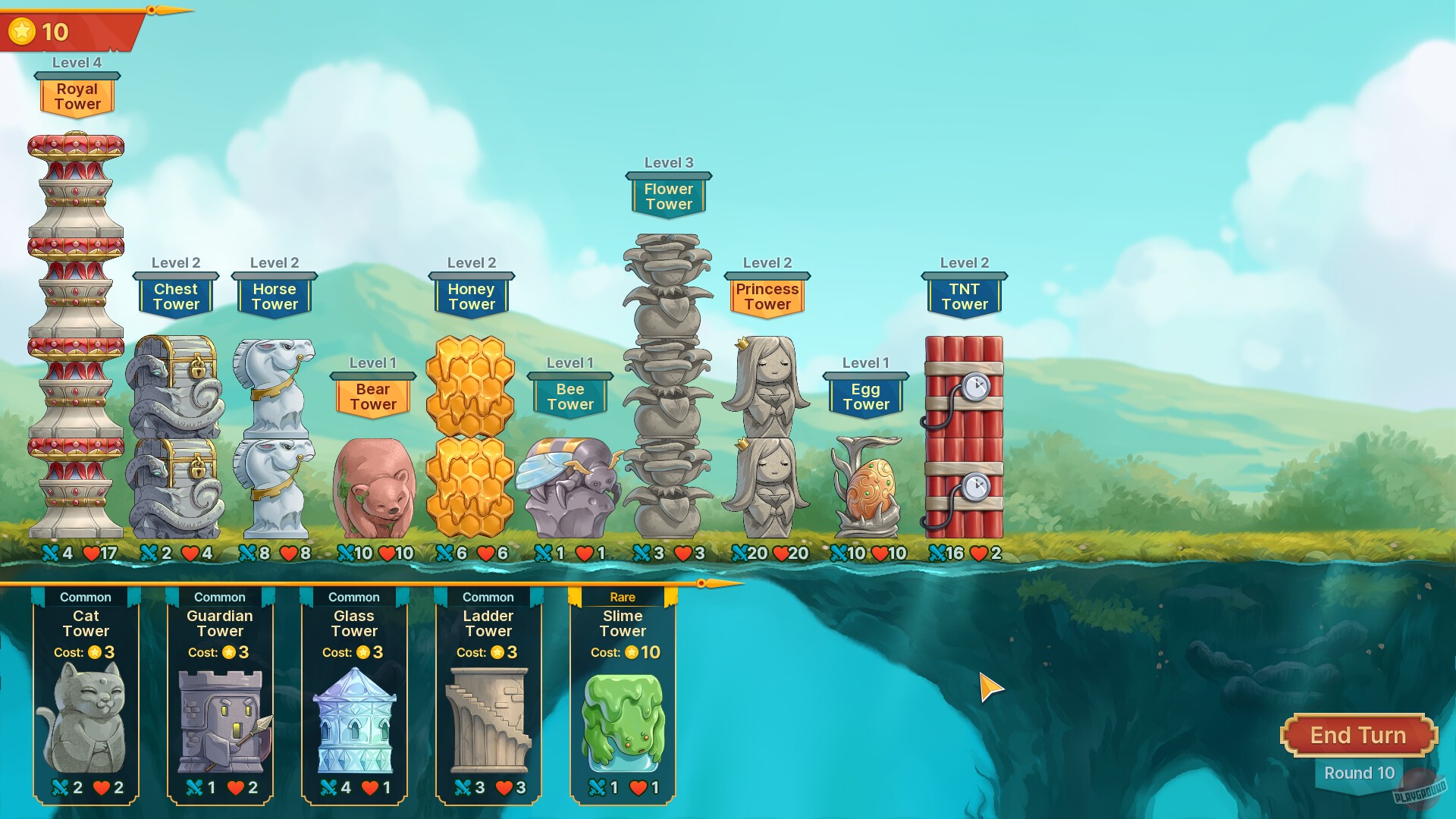Select the rare Slime Tower card
Viewport: 1456px width, 819px height.
(x=621, y=698)
